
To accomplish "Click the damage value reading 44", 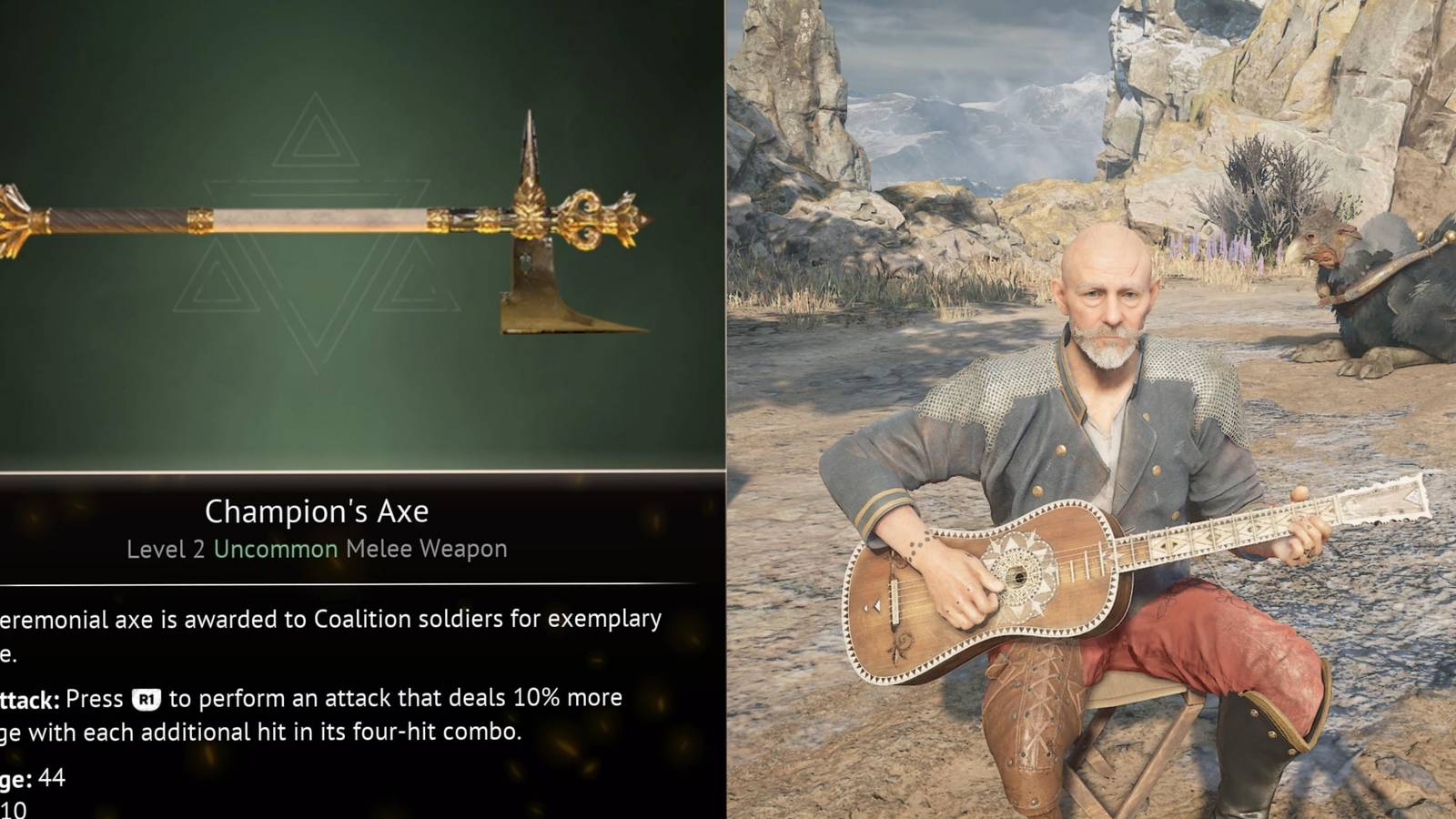I will [49, 779].
